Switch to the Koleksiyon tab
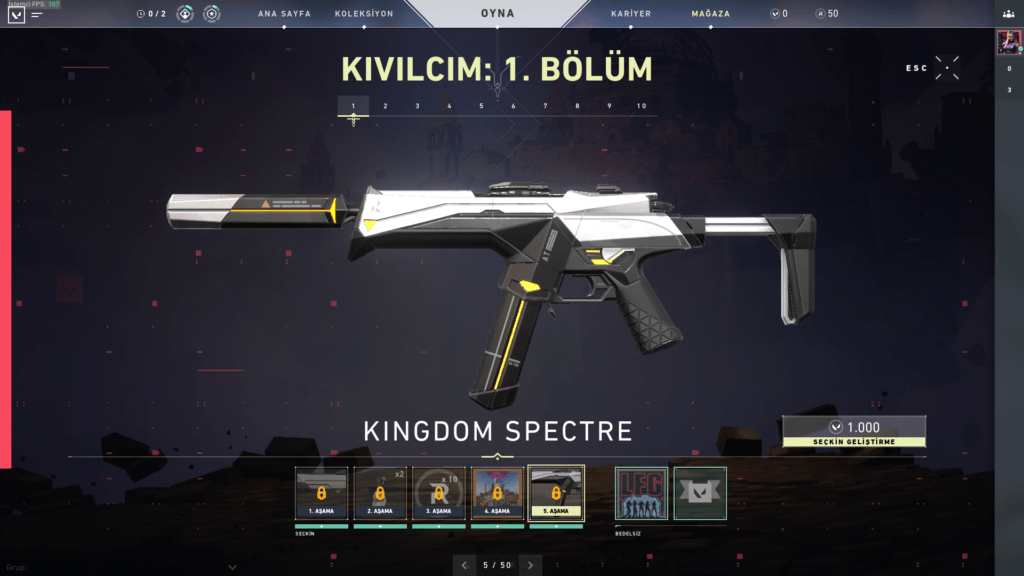 click(364, 14)
